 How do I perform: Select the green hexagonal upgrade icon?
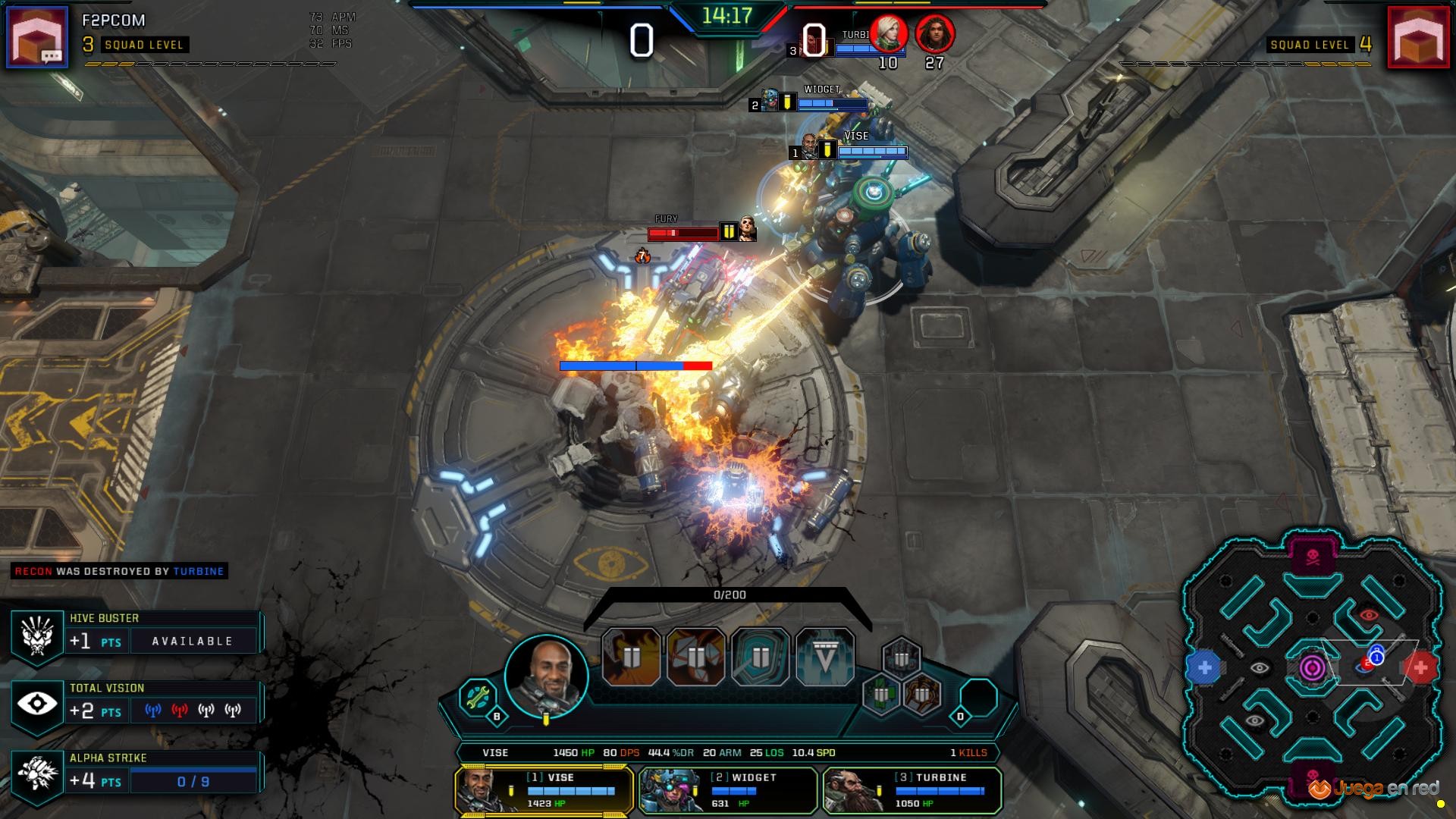tap(881, 693)
